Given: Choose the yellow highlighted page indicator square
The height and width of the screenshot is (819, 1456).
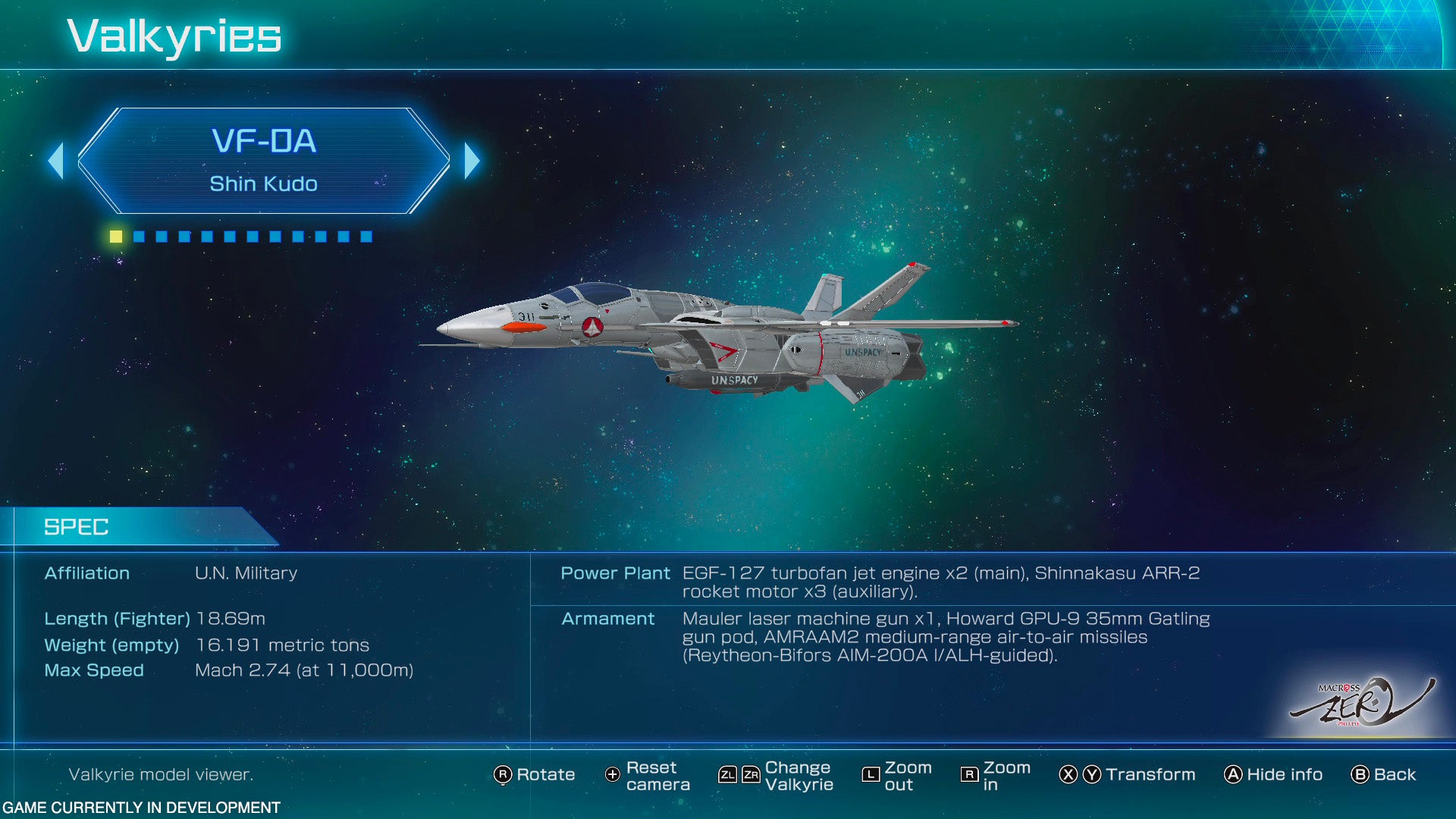Looking at the screenshot, I should [116, 237].
